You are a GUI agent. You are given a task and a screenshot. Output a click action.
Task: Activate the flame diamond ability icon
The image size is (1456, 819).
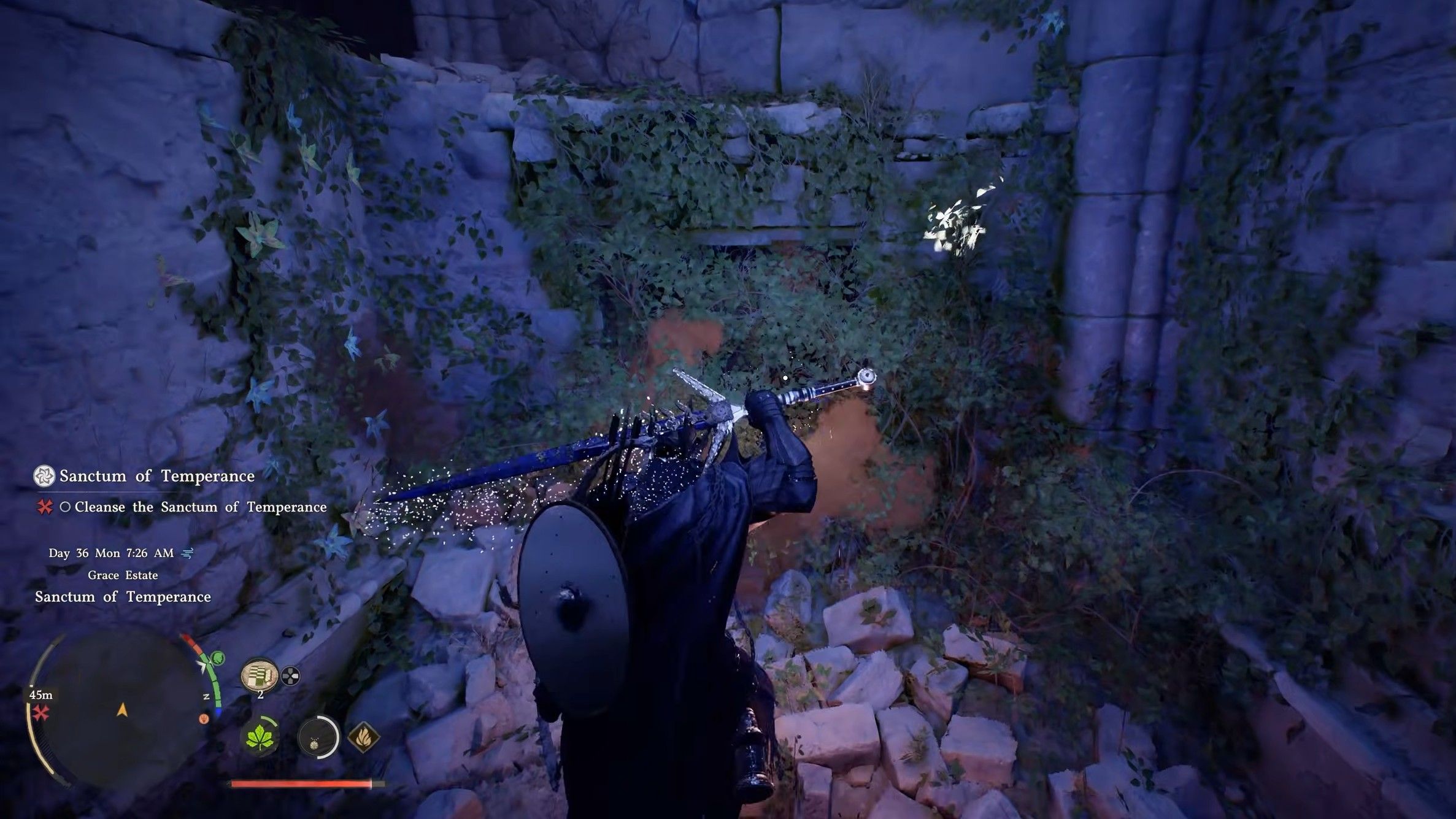(x=363, y=737)
